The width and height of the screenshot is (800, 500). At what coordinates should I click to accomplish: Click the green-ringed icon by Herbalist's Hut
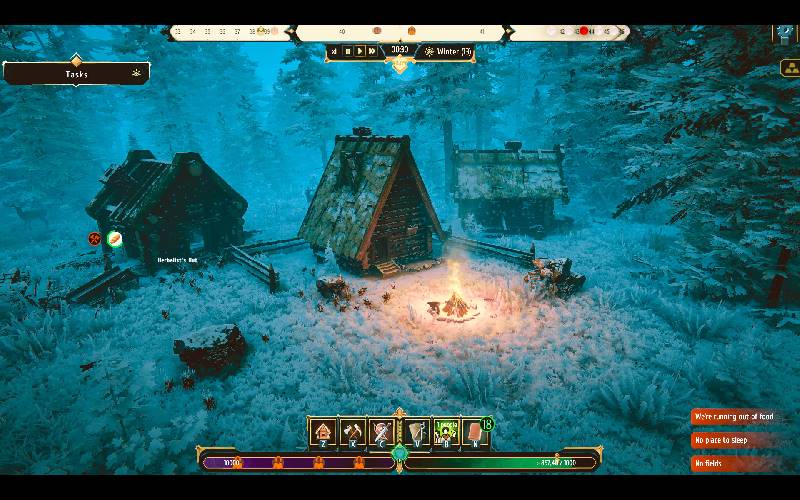tap(115, 239)
